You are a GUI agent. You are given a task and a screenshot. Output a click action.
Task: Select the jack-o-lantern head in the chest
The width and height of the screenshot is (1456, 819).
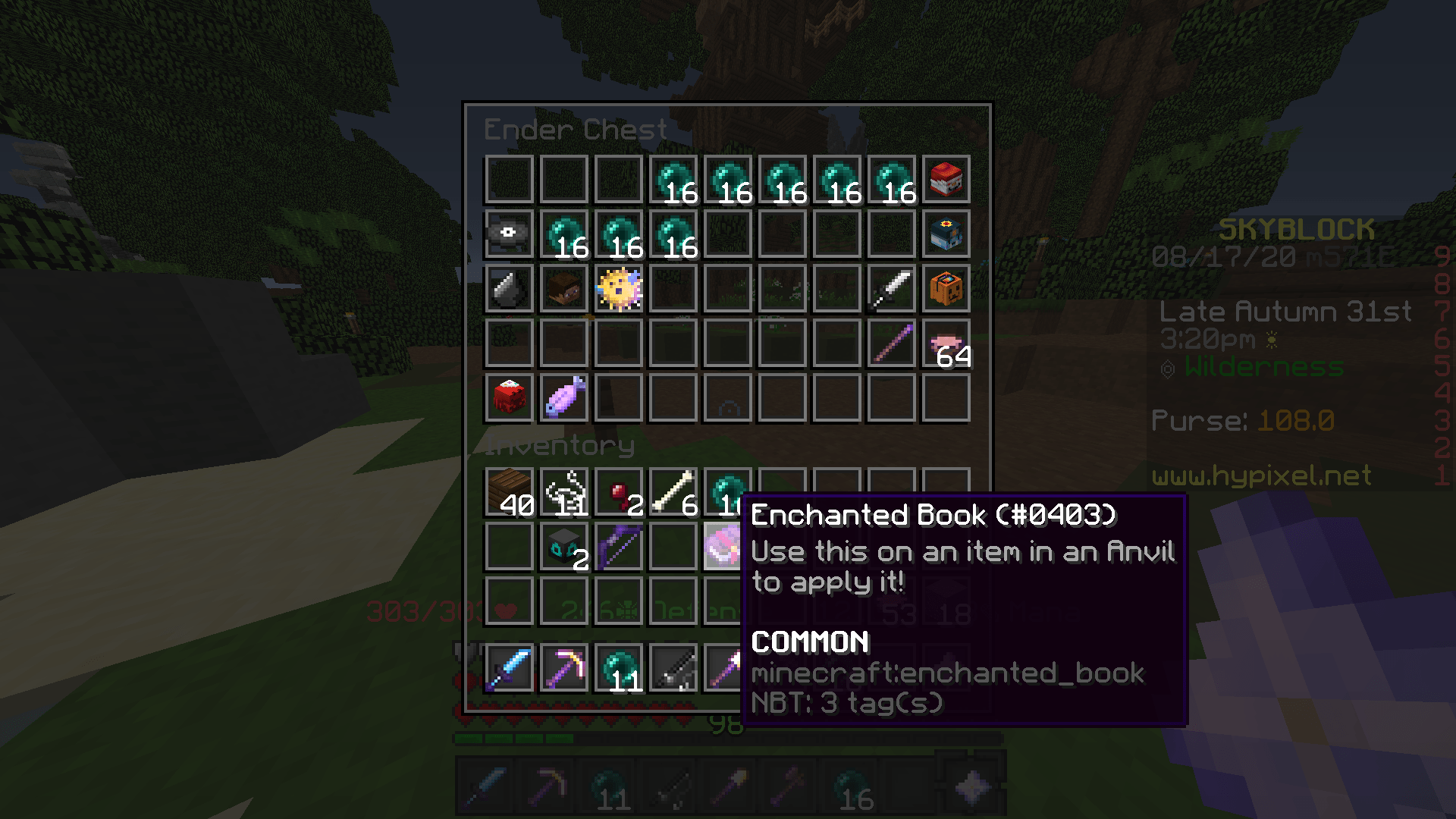pos(946,289)
